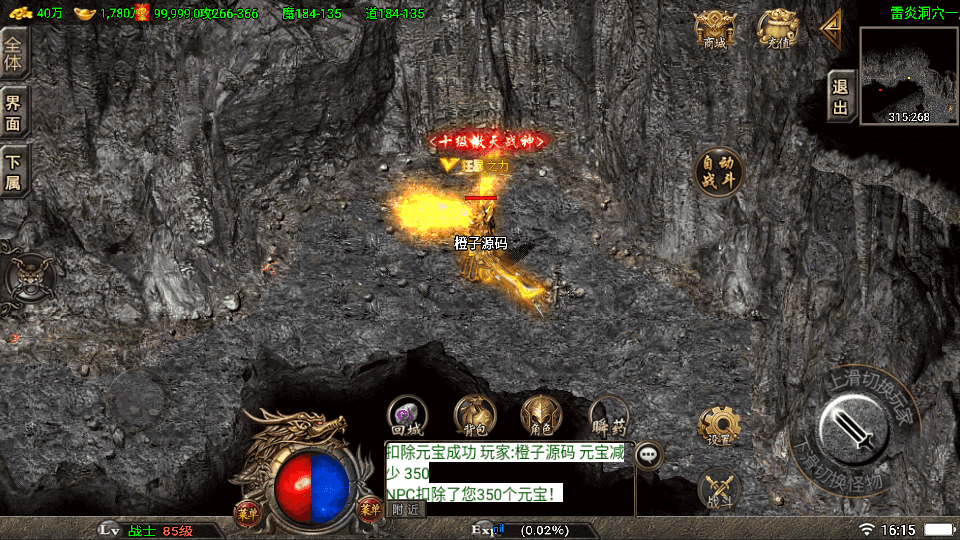Click the left 菜单 menu button

245,509
